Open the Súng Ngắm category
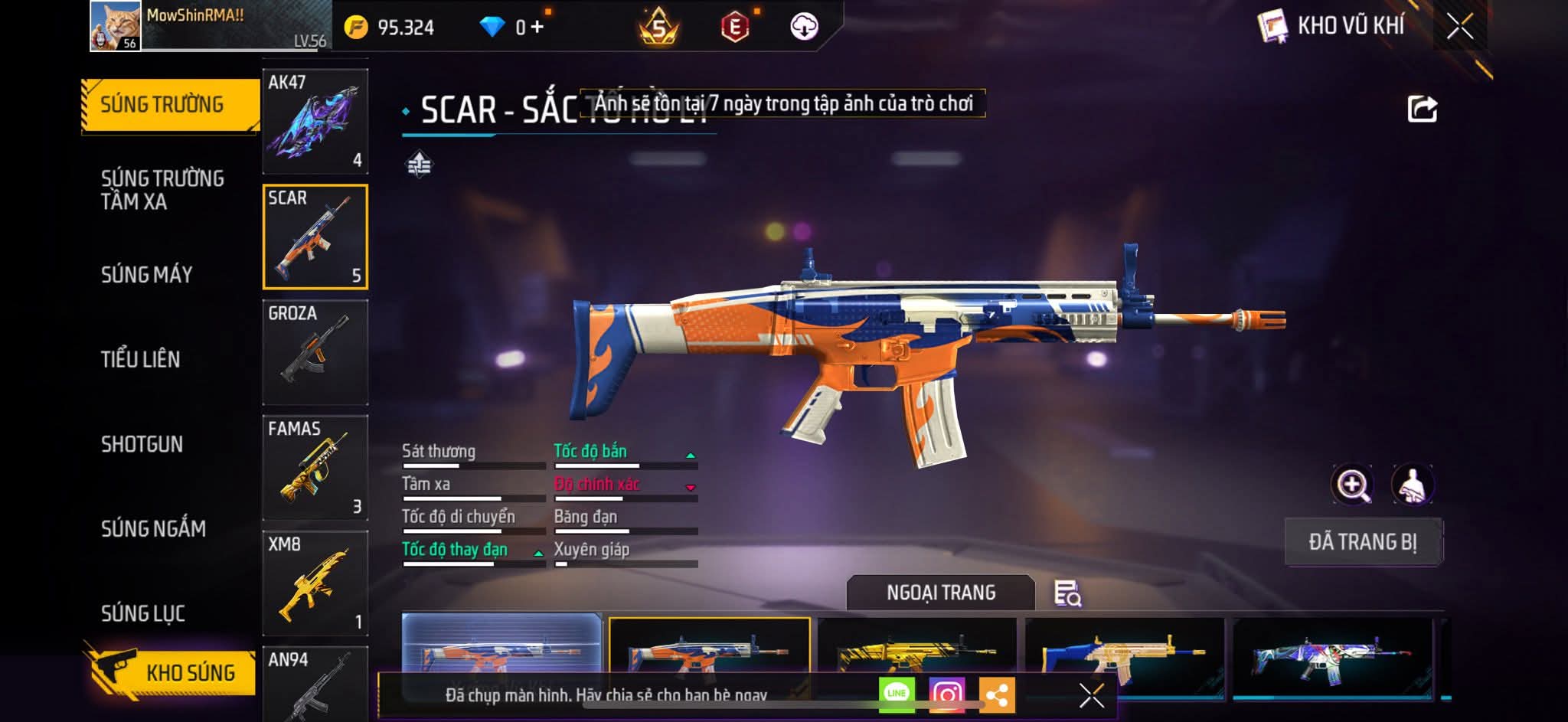The image size is (1568, 722). click(x=153, y=528)
